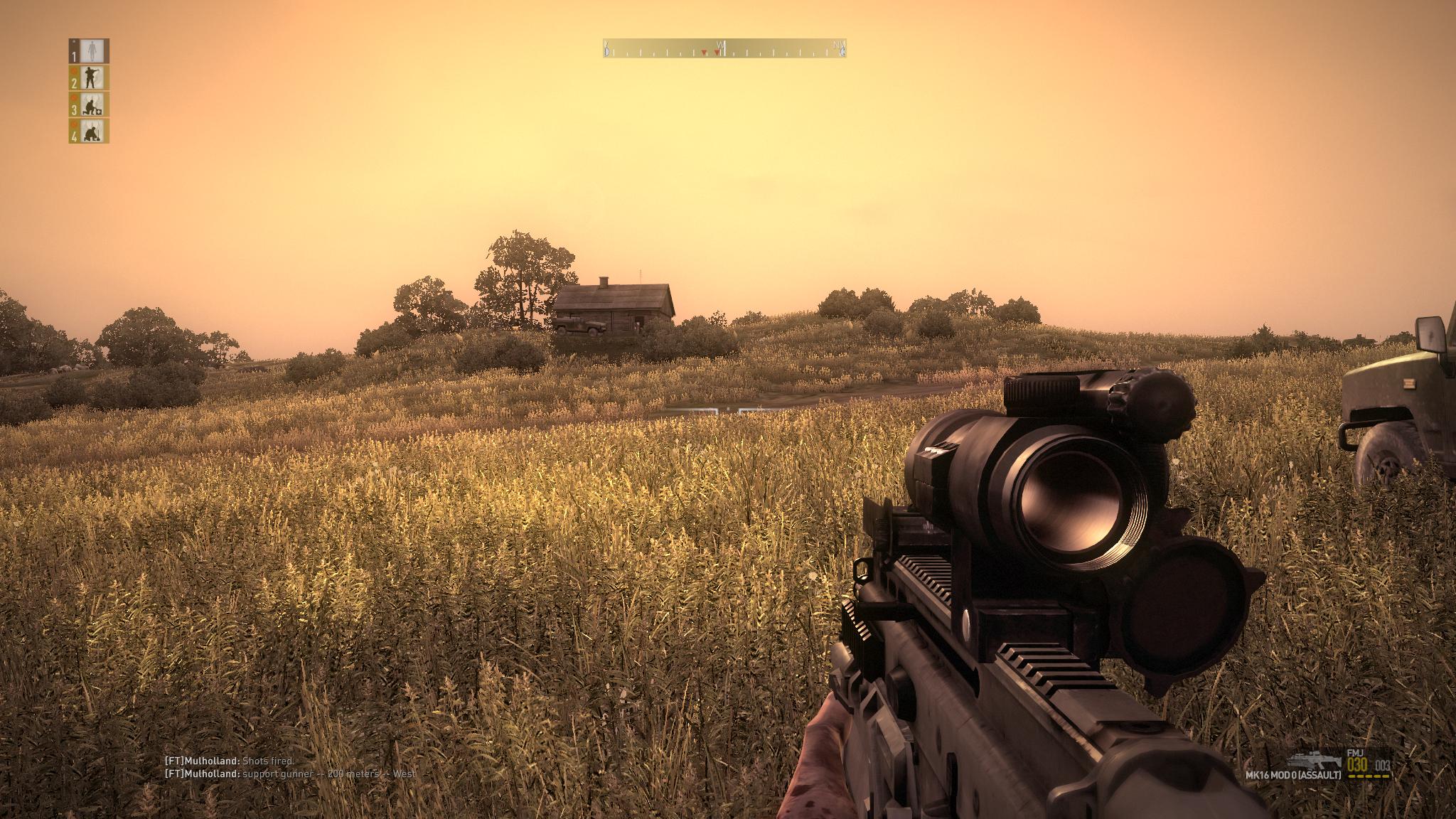Choose squad member 3 medic icon

(x=89, y=105)
